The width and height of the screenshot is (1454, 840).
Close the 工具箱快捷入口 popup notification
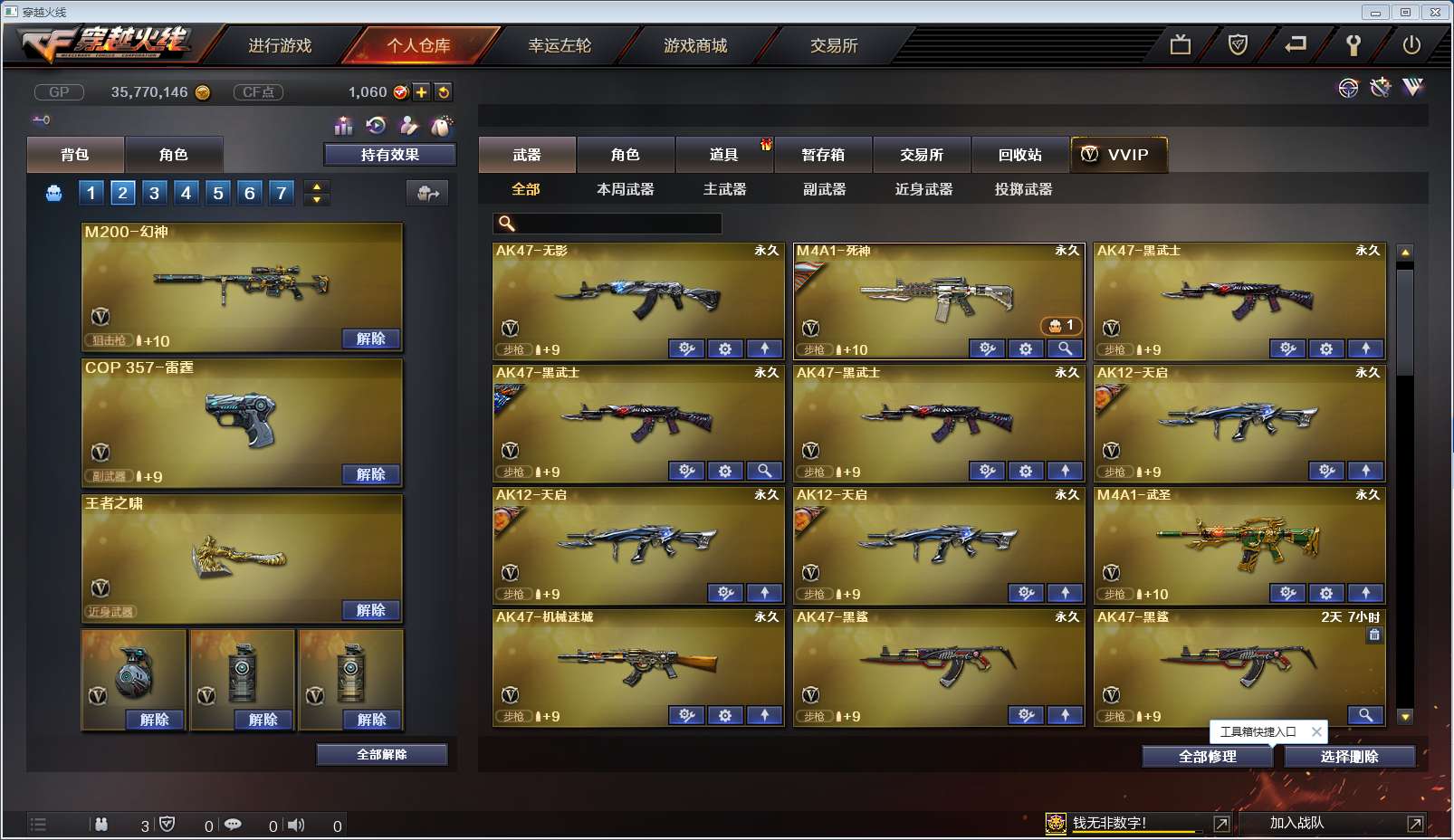pyautogui.click(x=1316, y=731)
